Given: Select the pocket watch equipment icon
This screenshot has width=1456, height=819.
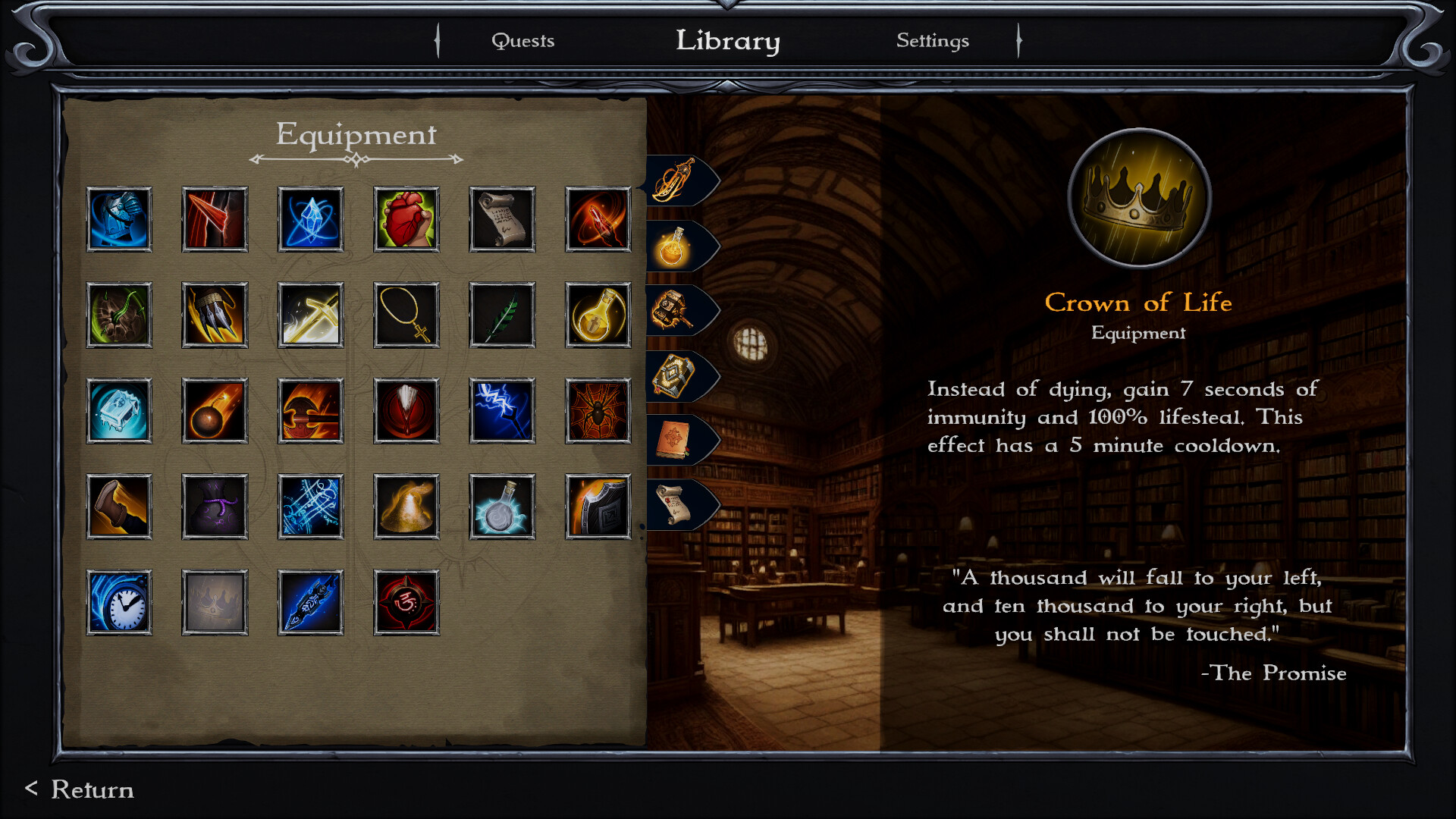Looking at the screenshot, I should [x=119, y=601].
